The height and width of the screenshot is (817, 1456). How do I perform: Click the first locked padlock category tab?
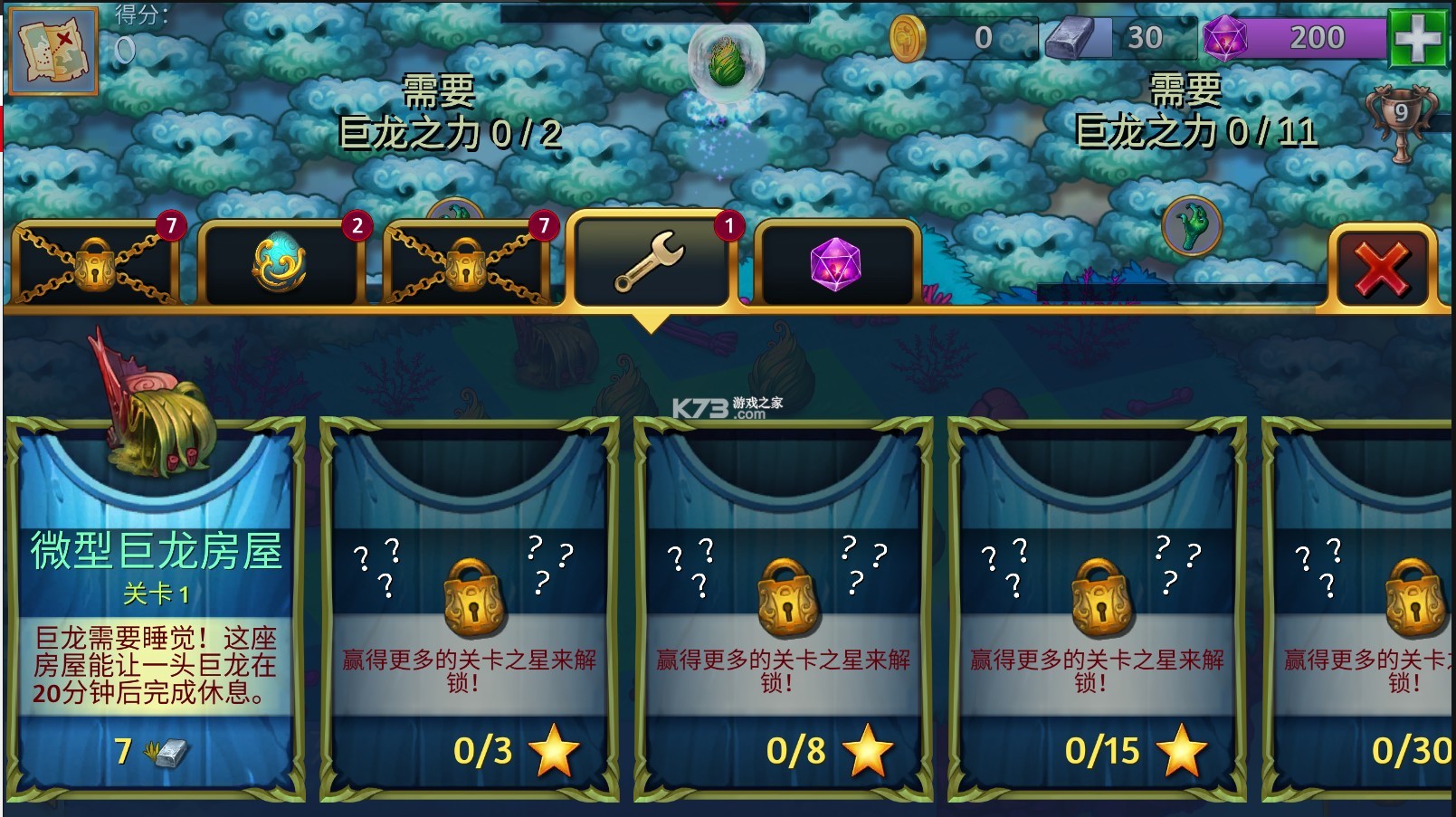click(95, 264)
